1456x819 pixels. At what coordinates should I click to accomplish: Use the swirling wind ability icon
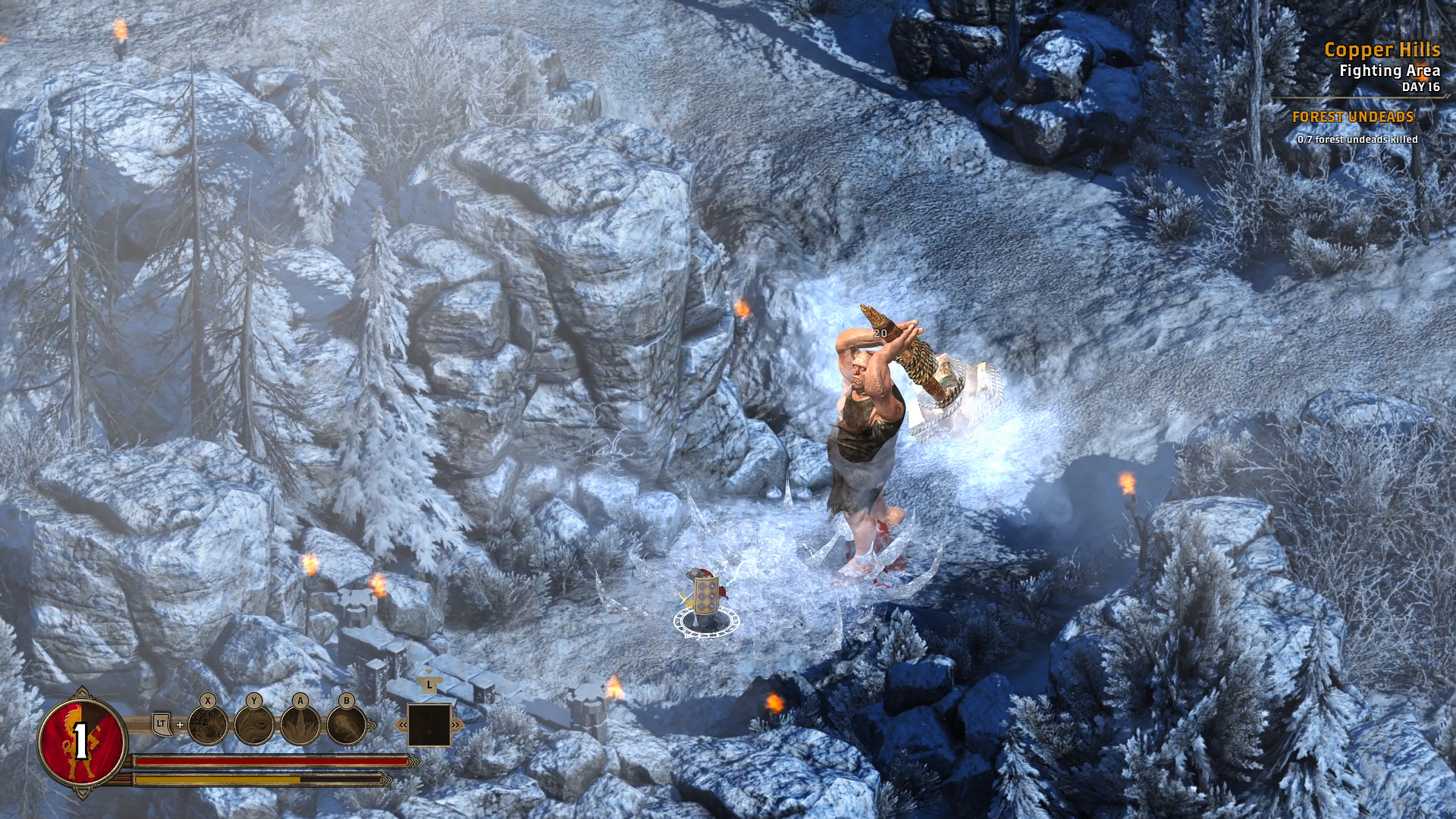point(254,725)
